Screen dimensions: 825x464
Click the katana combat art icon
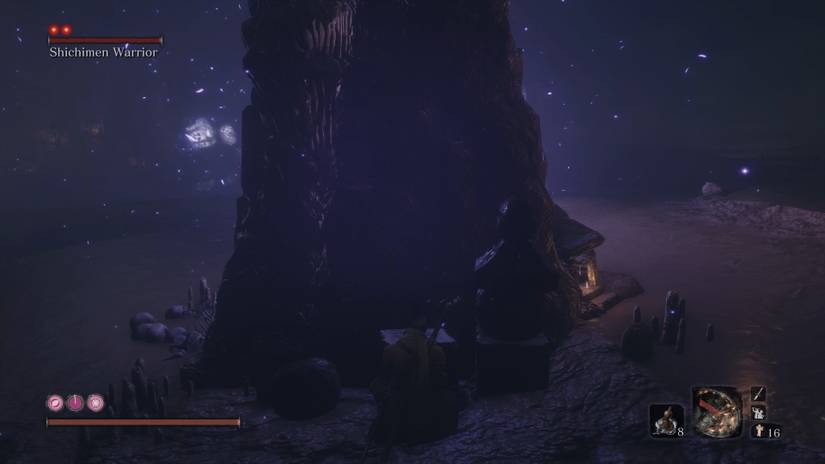[x=758, y=394]
